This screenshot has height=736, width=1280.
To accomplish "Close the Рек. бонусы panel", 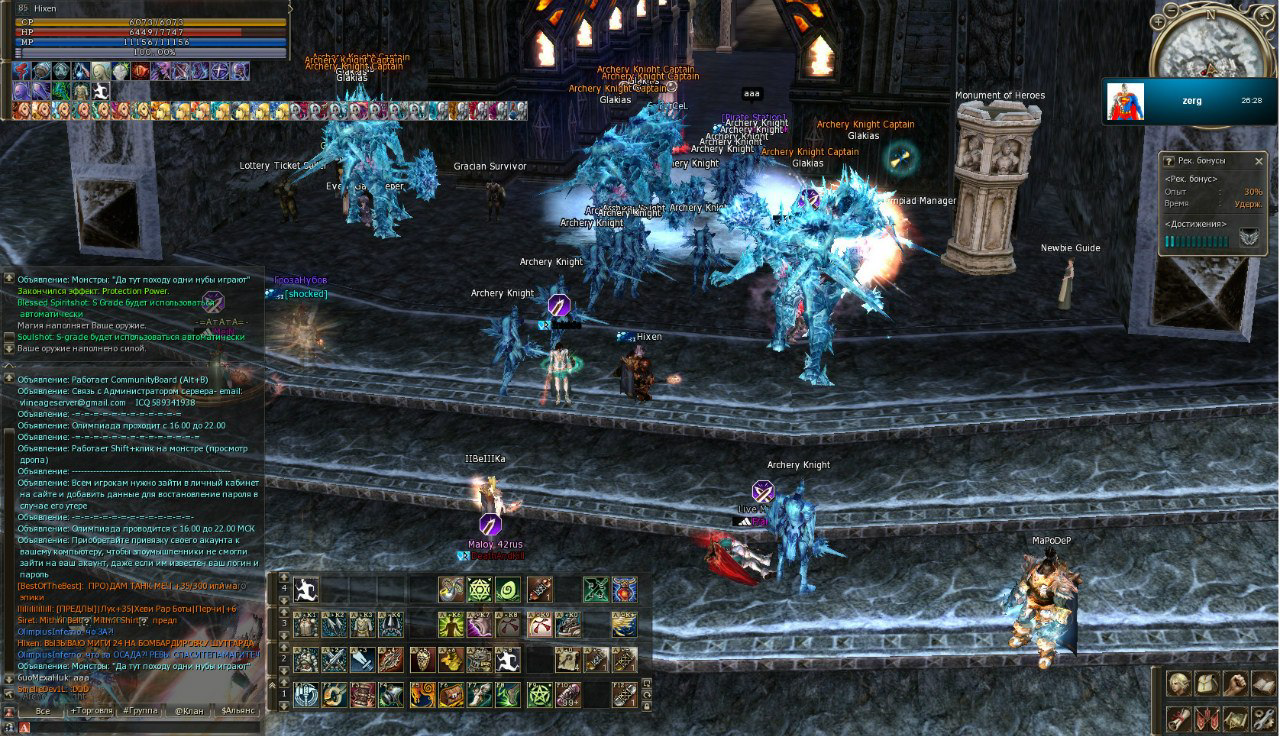I will pyautogui.click(x=1259, y=161).
